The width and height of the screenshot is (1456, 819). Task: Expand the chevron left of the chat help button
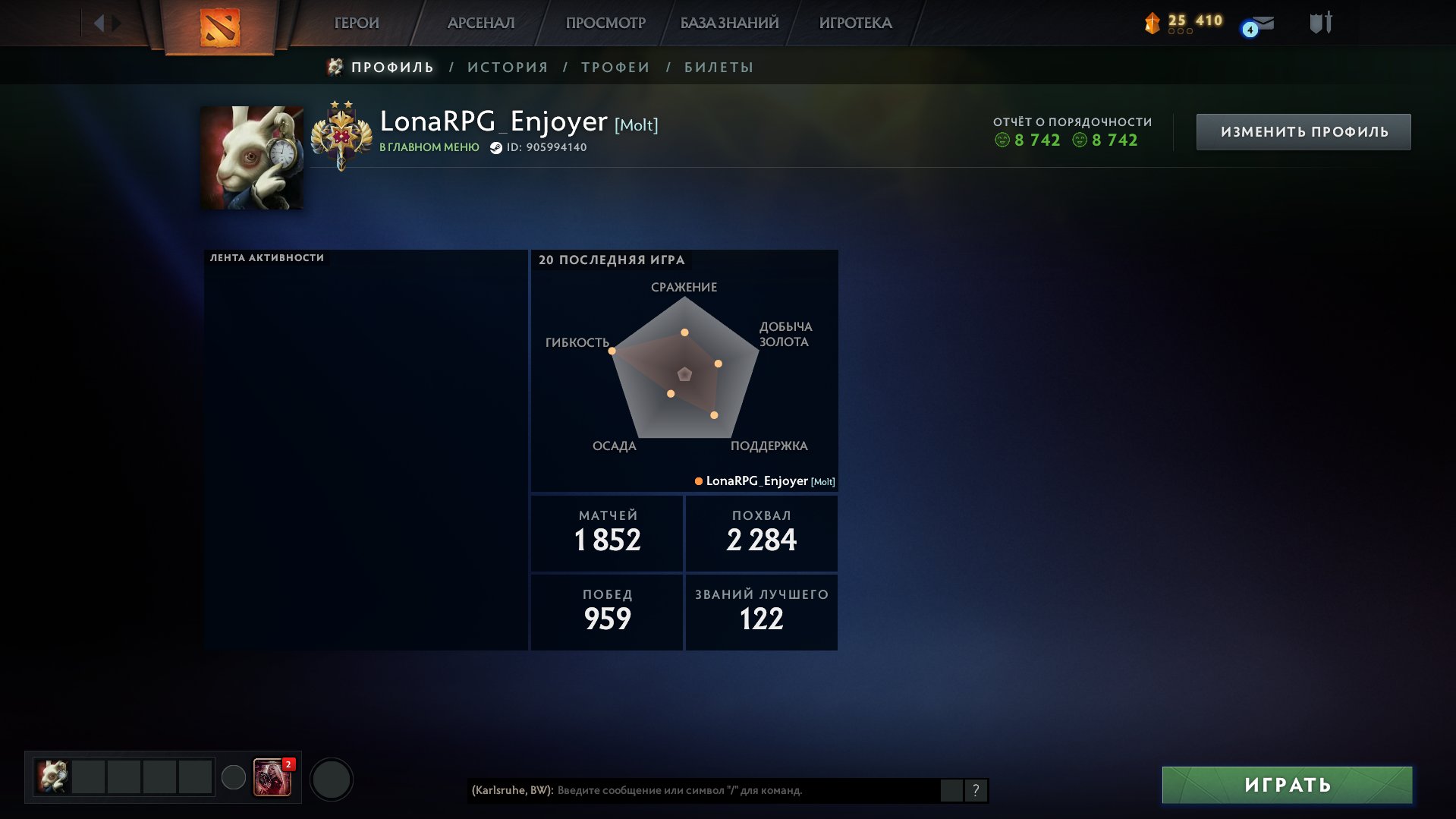[x=953, y=790]
